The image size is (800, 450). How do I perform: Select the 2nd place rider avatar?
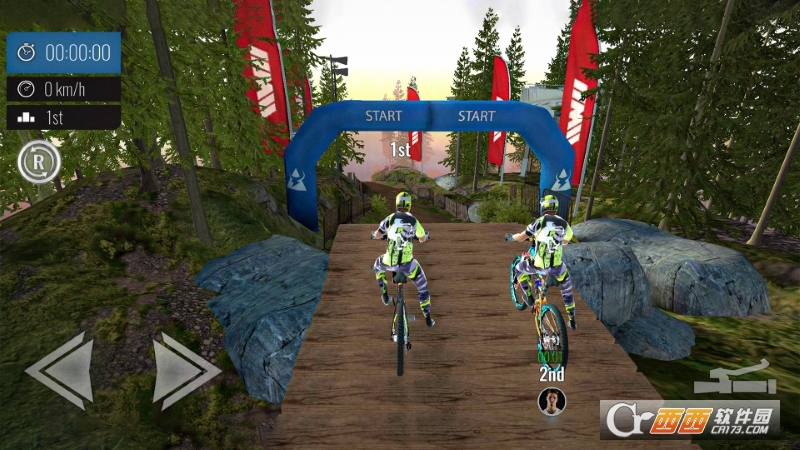tap(551, 401)
